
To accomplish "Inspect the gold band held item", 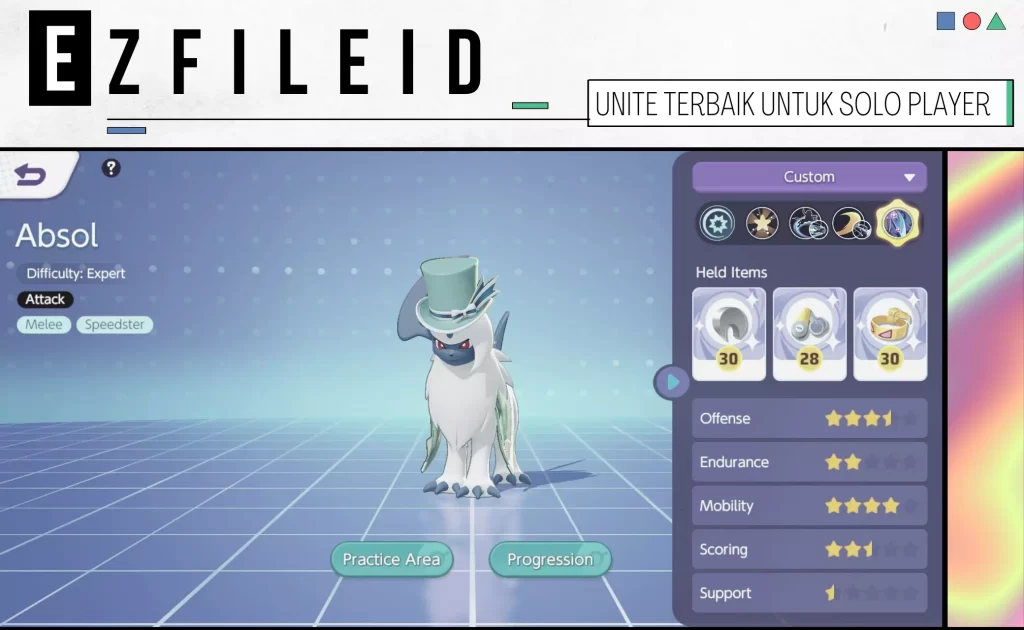I will tap(889, 334).
